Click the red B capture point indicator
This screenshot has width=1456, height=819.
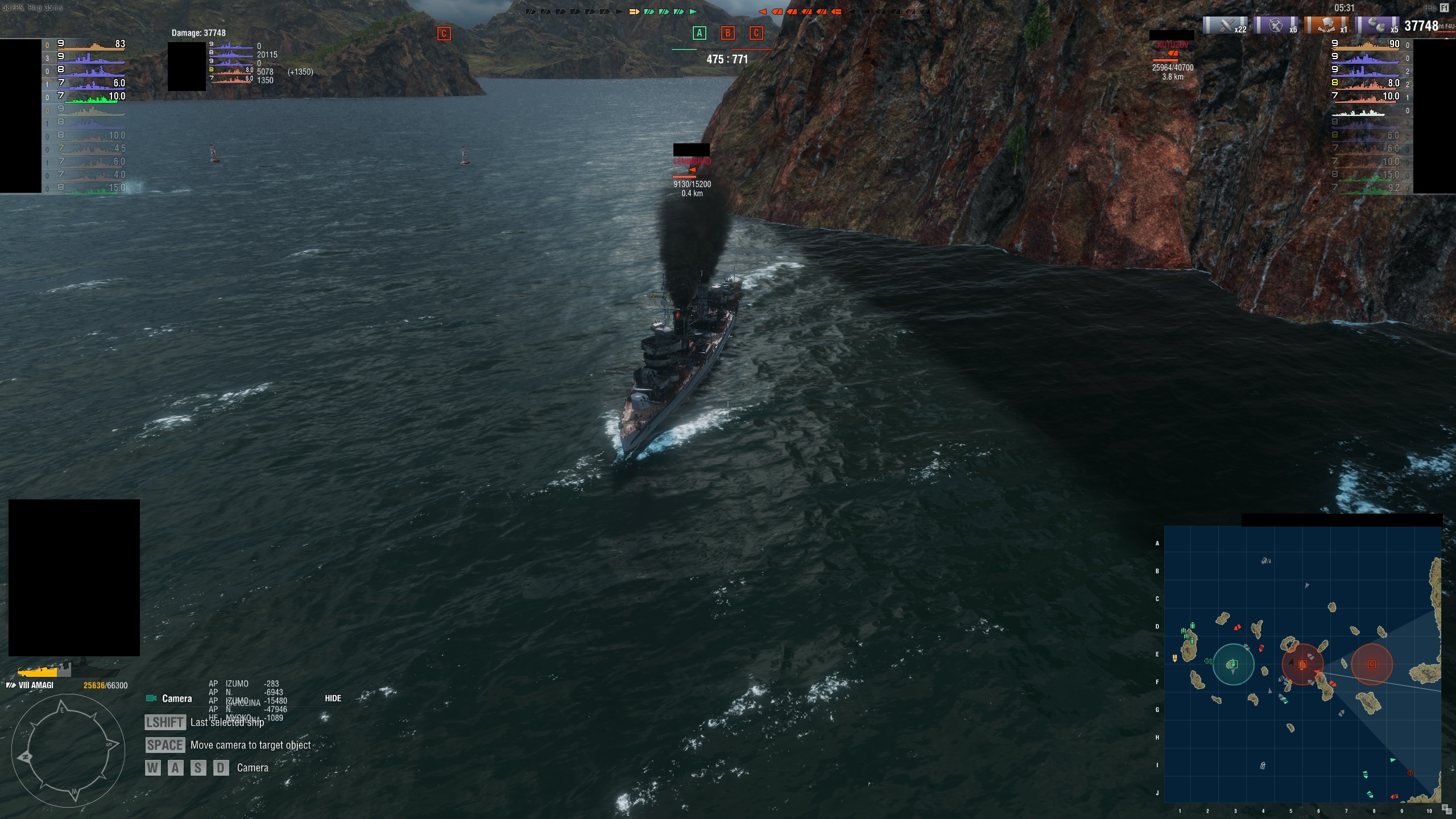pyautogui.click(x=727, y=33)
